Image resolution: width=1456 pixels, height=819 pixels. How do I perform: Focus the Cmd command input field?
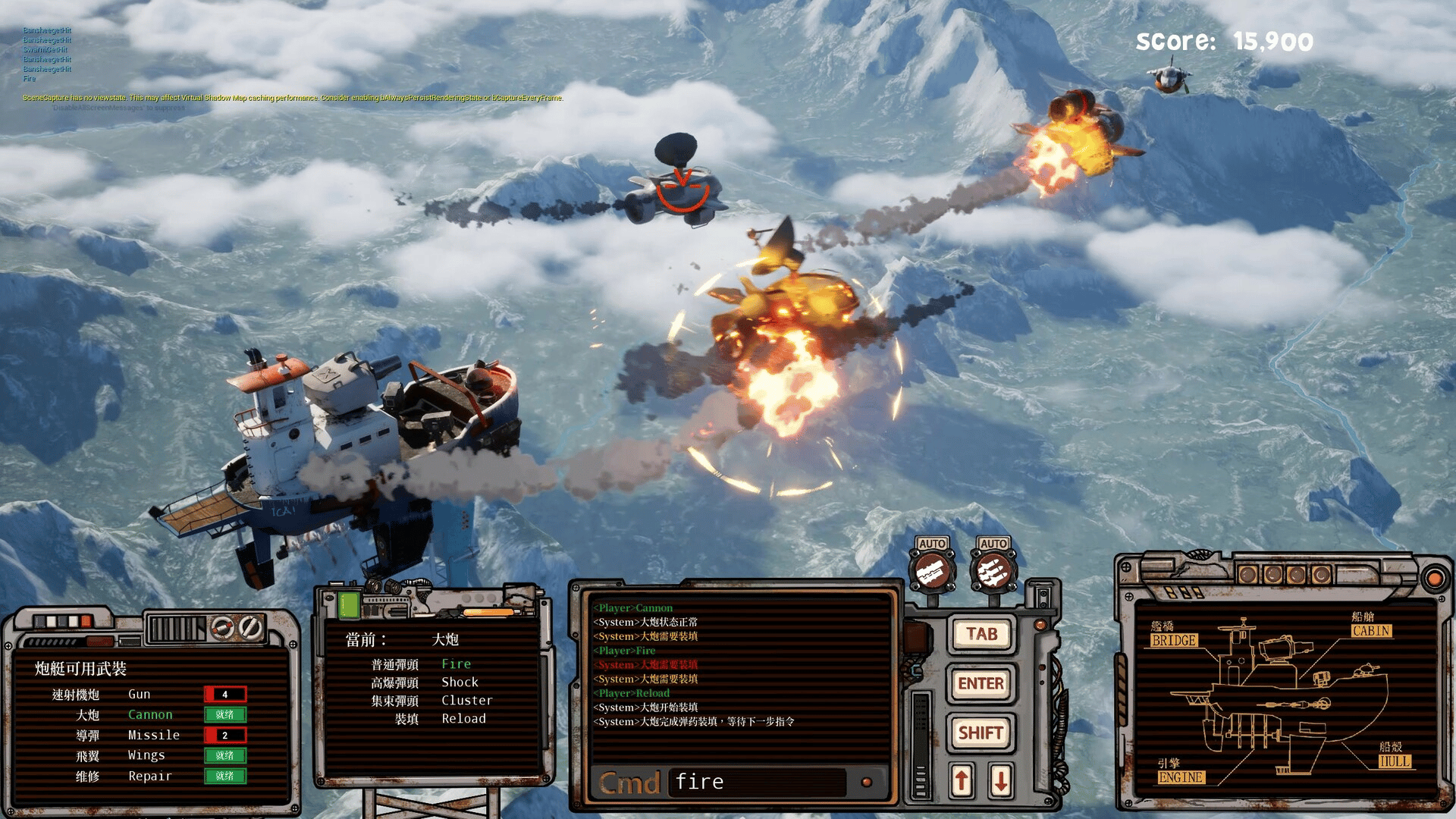point(757,782)
